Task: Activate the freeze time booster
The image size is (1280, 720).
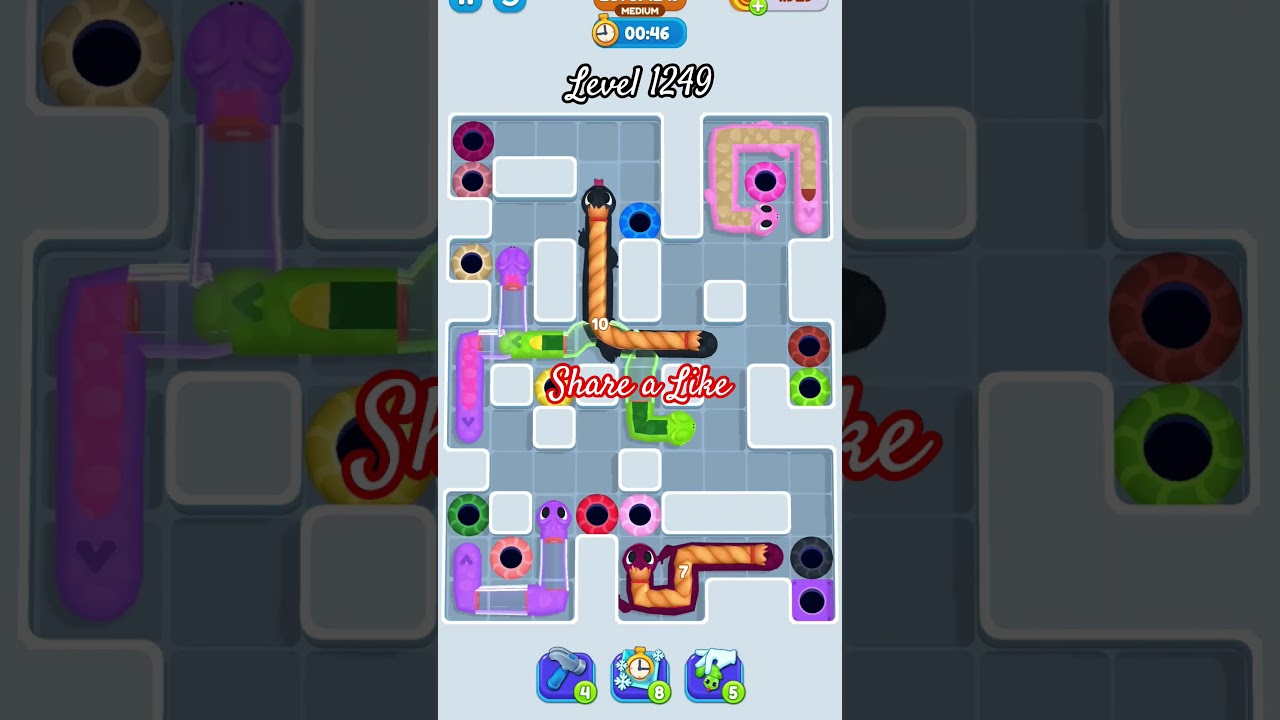Action: 640,672
